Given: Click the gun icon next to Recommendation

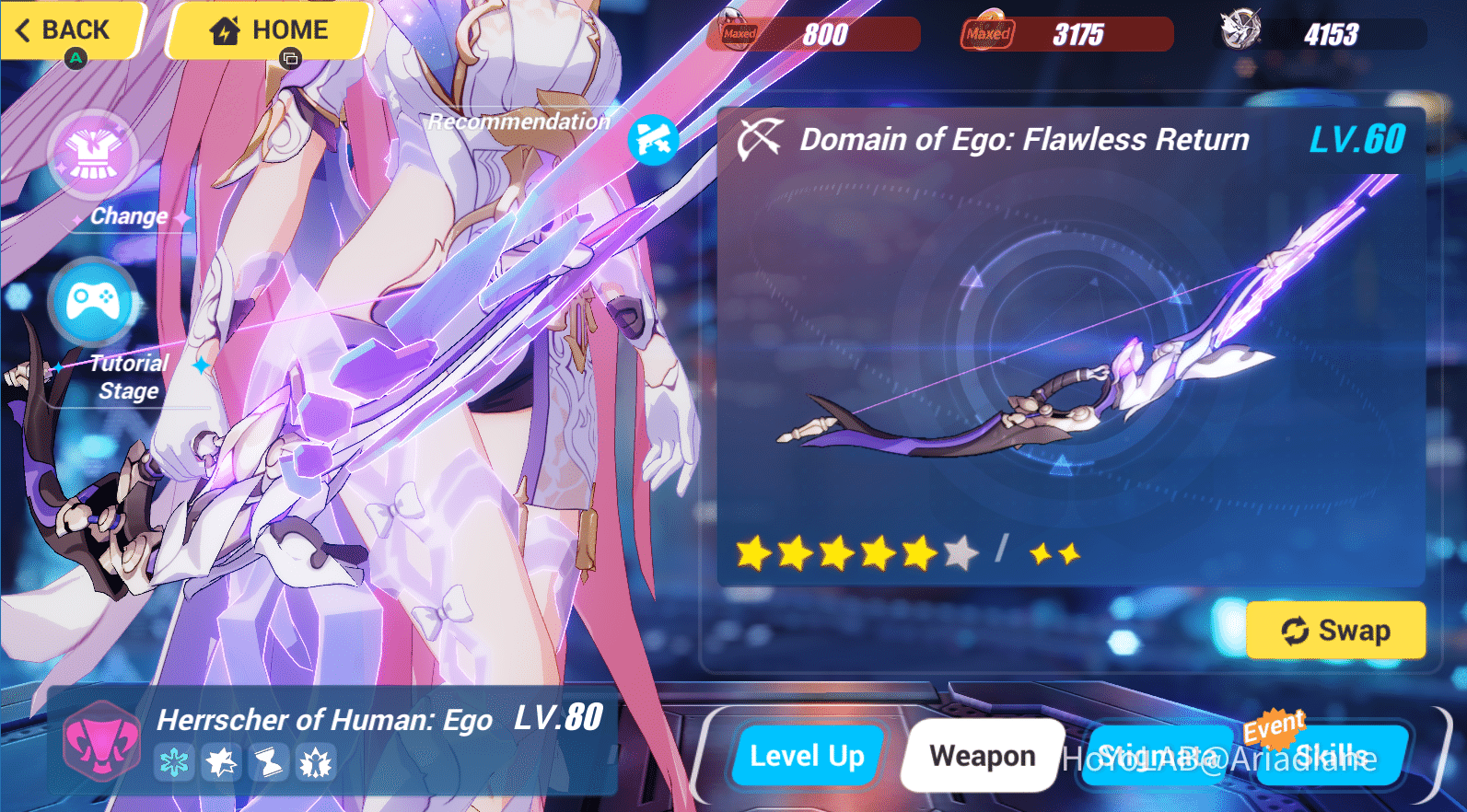Looking at the screenshot, I should pos(654,141).
